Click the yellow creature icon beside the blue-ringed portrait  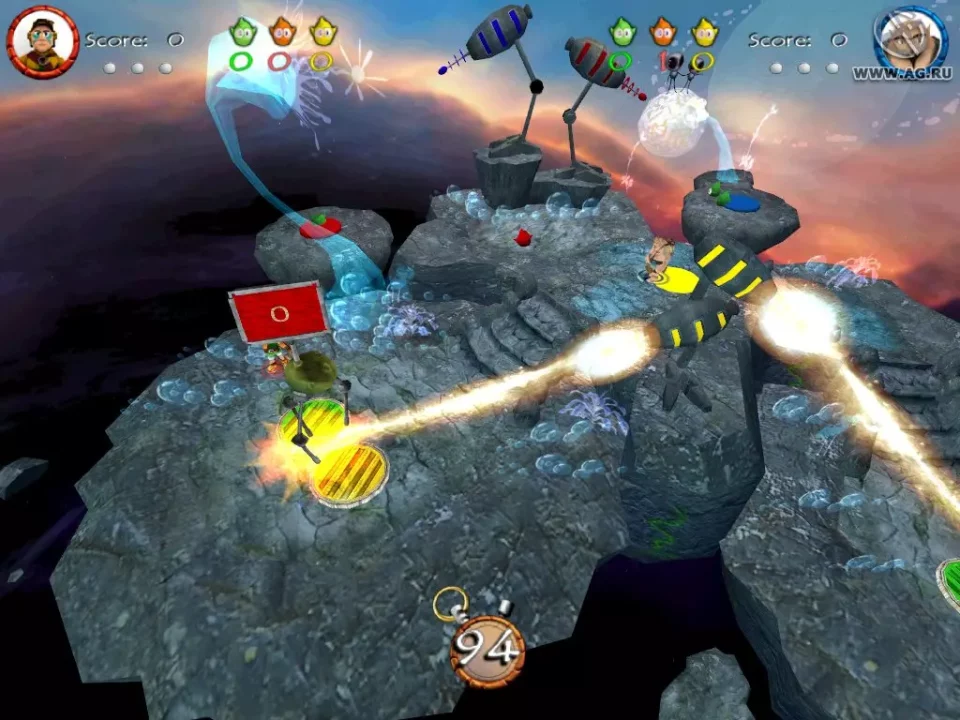(x=704, y=32)
